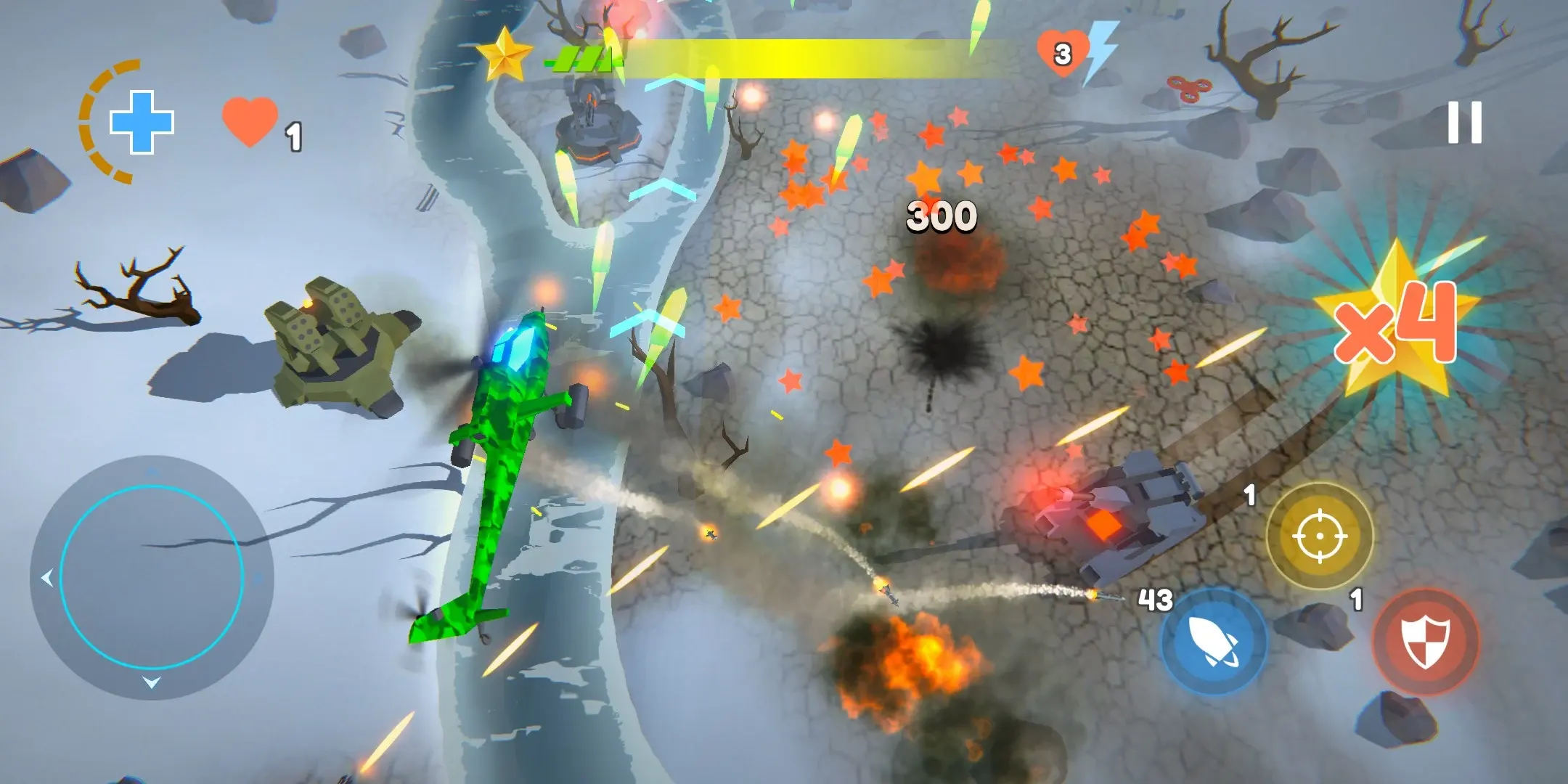Image resolution: width=1568 pixels, height=784 pixels.
Task: Tap the virtual joystick circle
Action: pos(152,578)
